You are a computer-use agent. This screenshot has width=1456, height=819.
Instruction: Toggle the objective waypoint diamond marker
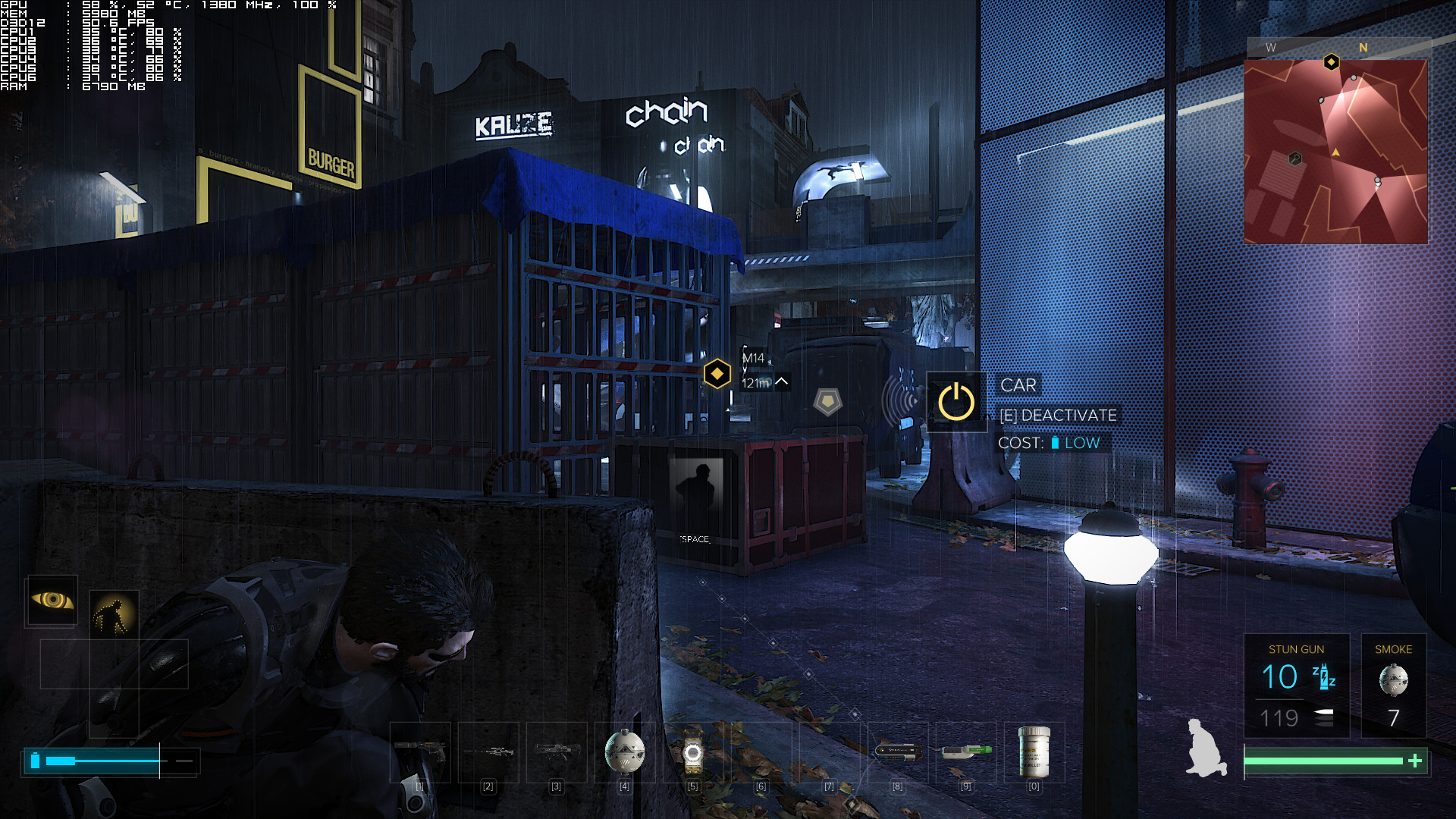716,373
